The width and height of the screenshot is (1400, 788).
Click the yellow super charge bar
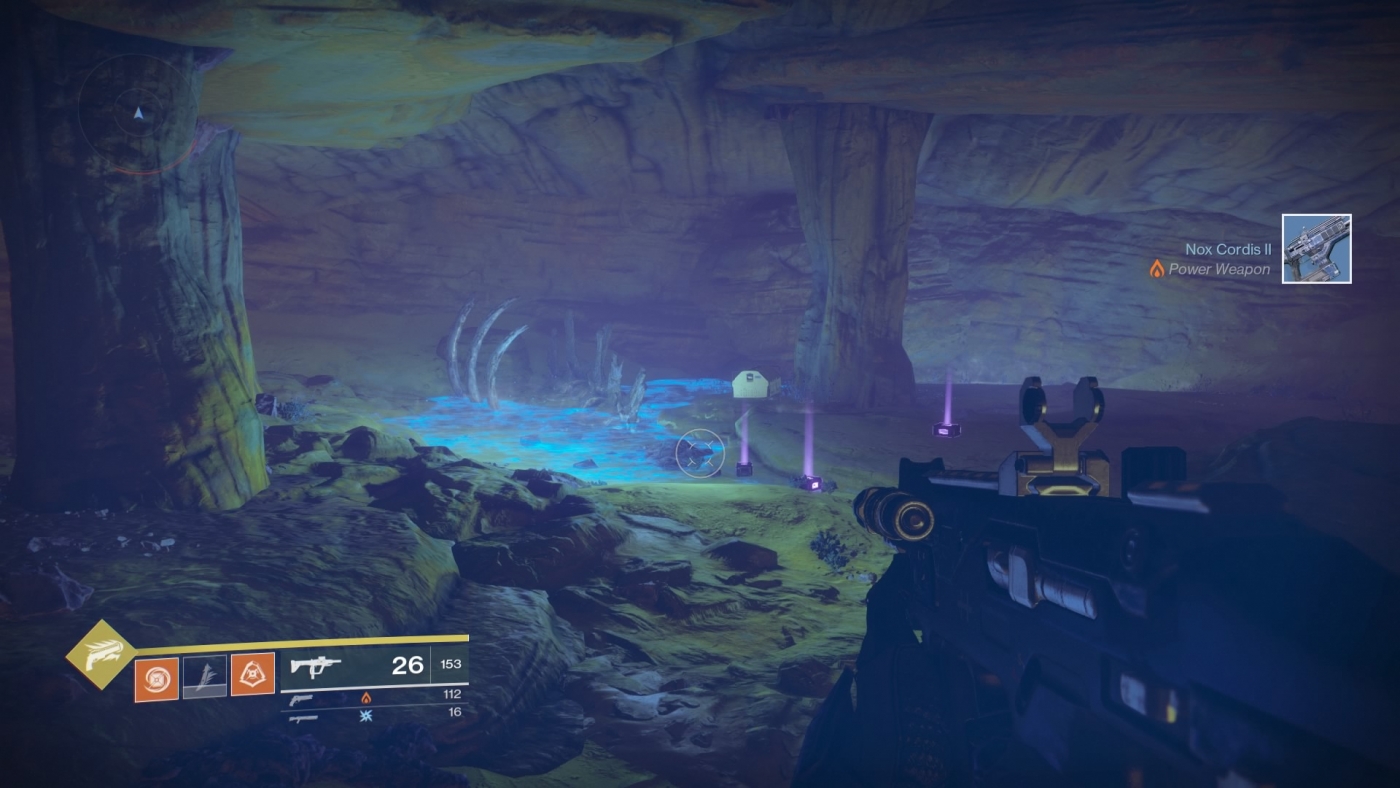click(x=320, y=638)
